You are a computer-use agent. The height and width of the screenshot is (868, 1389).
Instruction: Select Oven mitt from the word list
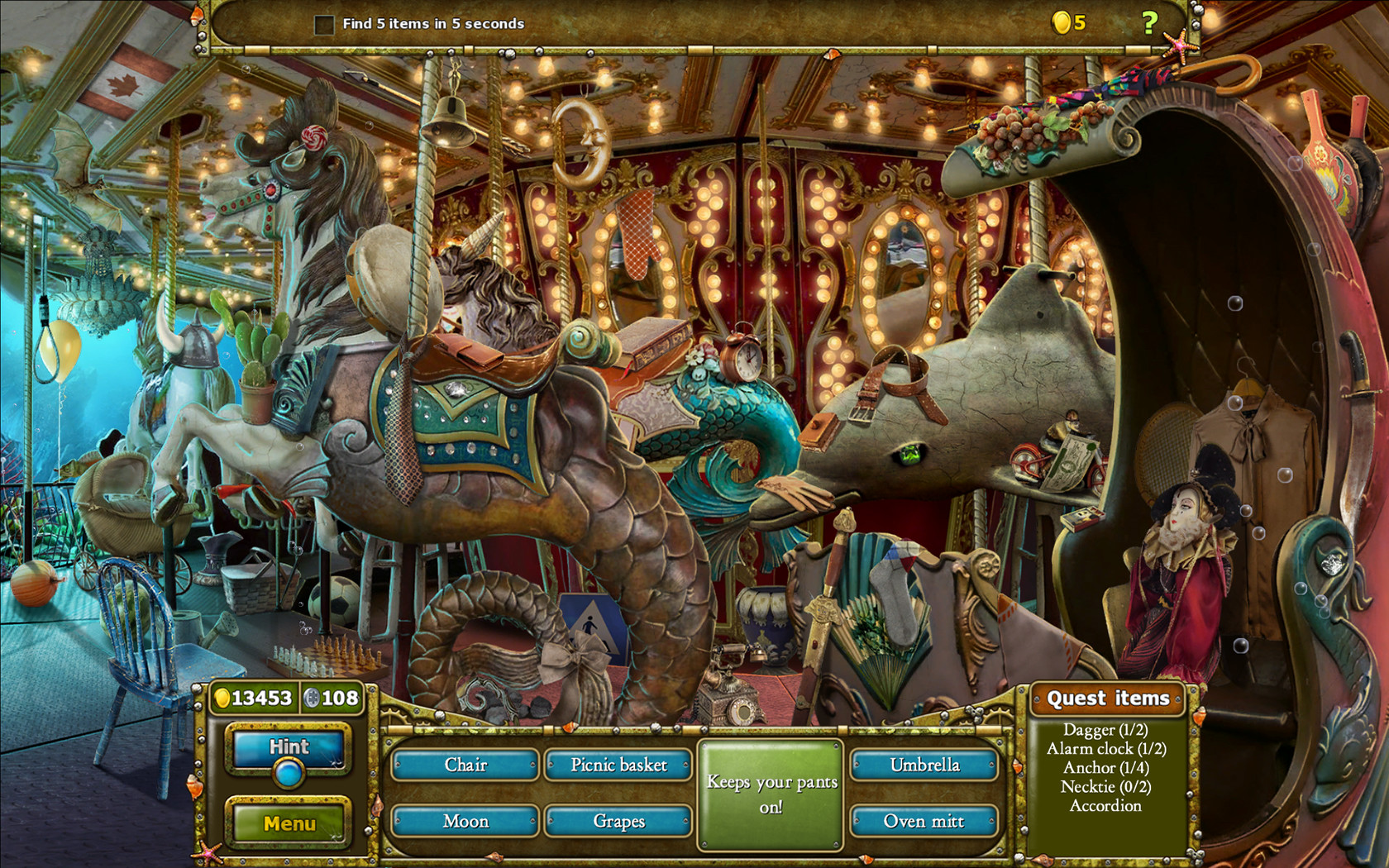pos(925,821)
